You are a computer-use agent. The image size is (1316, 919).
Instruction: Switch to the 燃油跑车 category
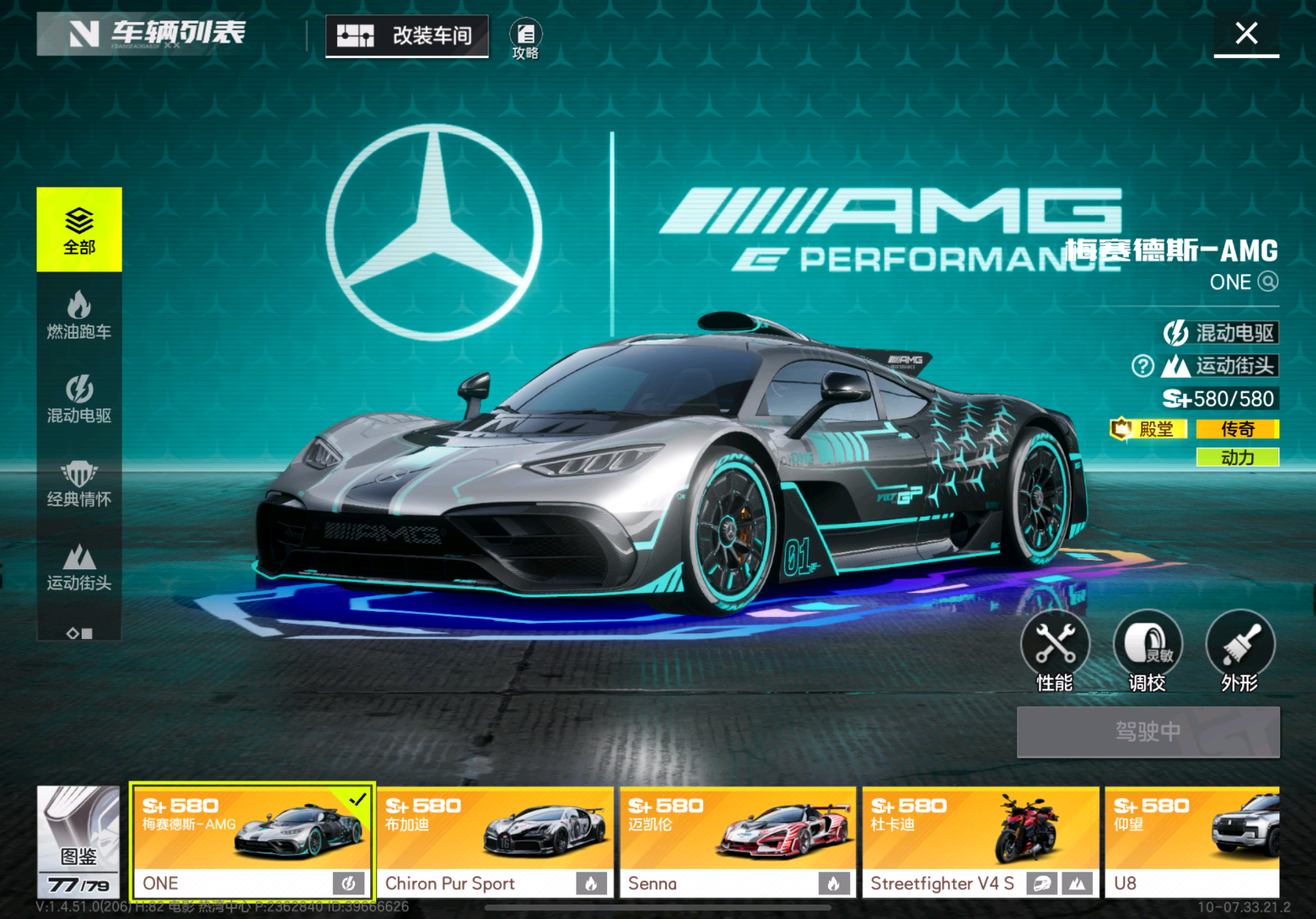pos(79,314)
